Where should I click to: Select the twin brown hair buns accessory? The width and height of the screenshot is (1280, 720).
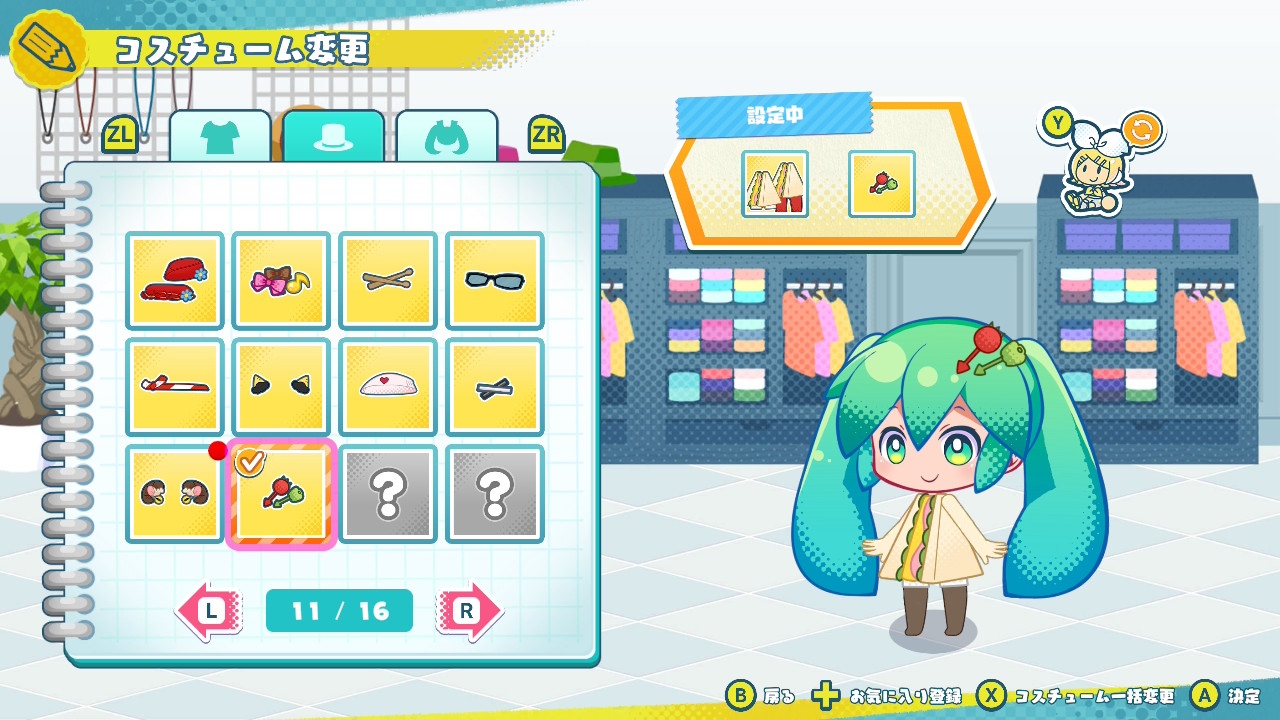[175, 494]
